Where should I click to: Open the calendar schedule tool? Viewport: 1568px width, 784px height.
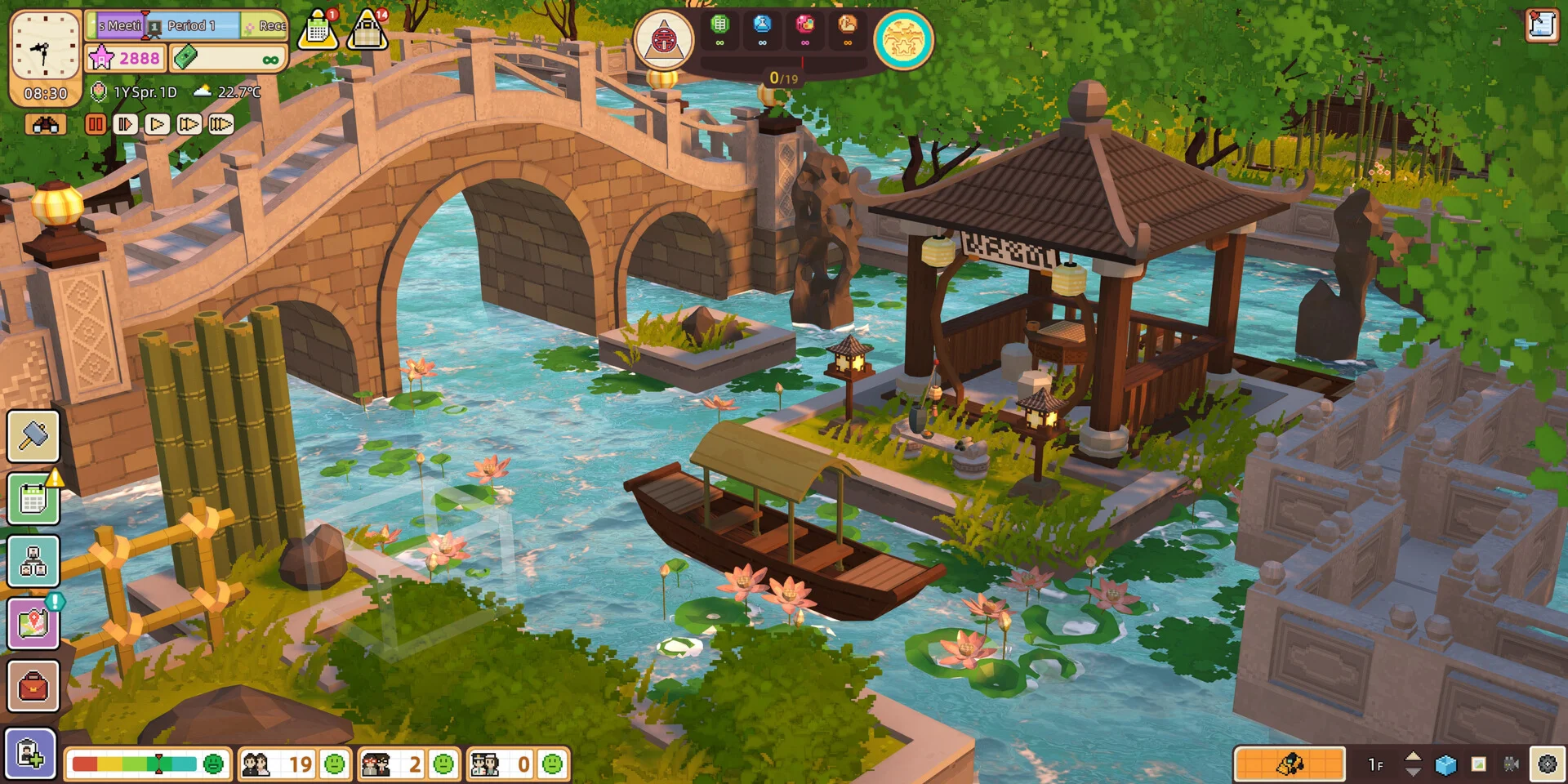(x=33, y=498)
